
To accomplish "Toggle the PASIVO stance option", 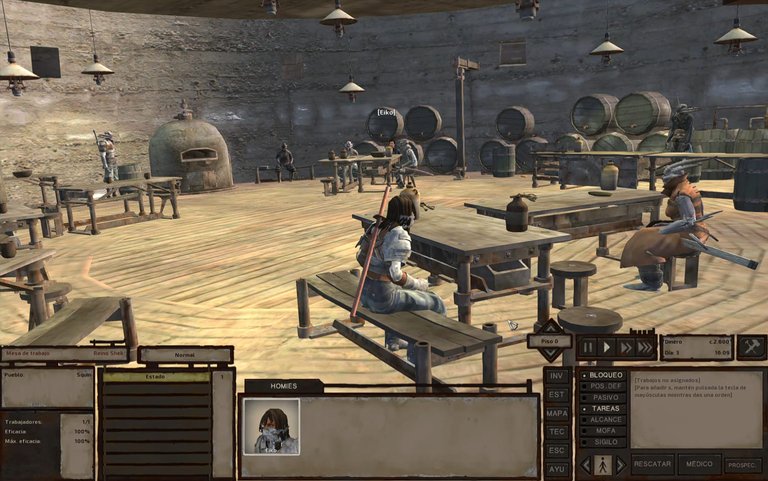I will tap(606, 397).
